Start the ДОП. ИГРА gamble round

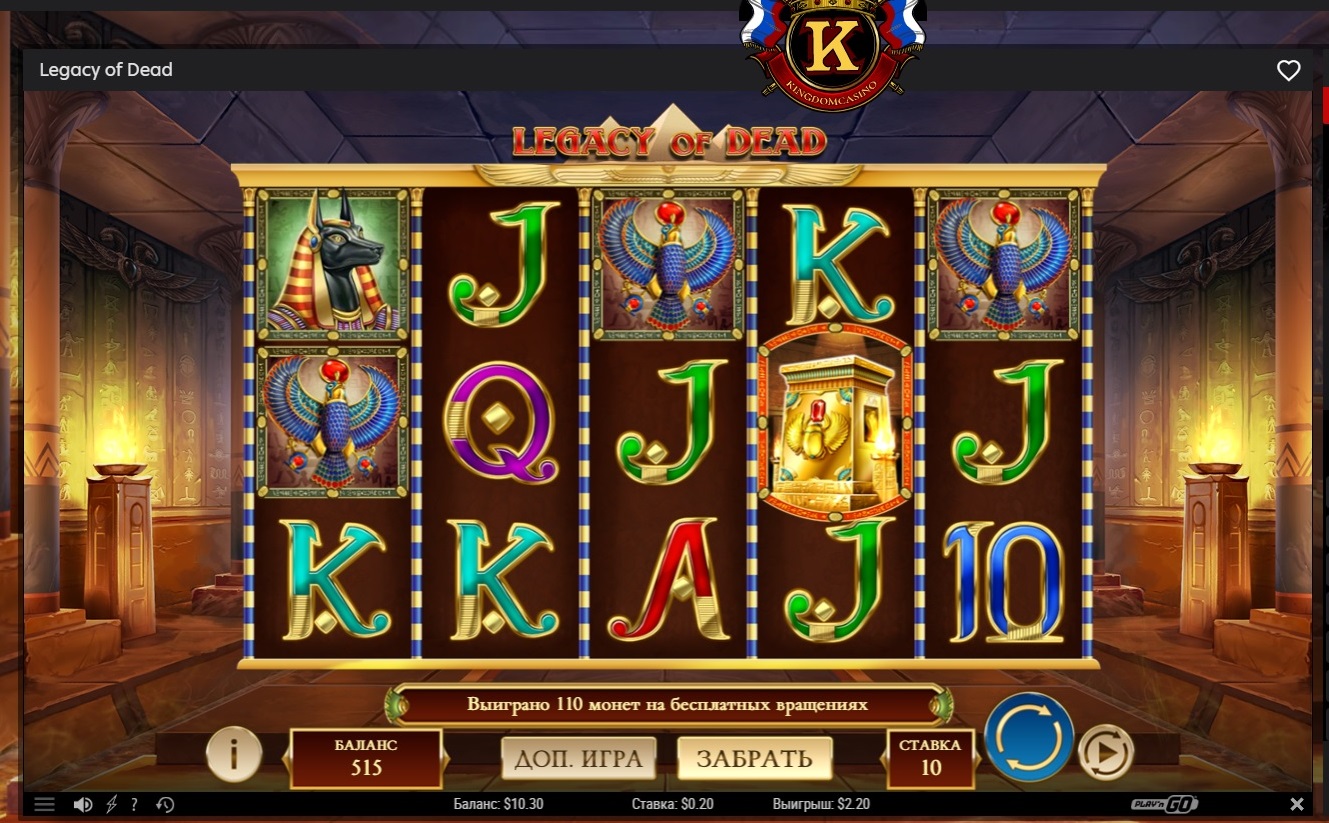[x=578, y=759]
